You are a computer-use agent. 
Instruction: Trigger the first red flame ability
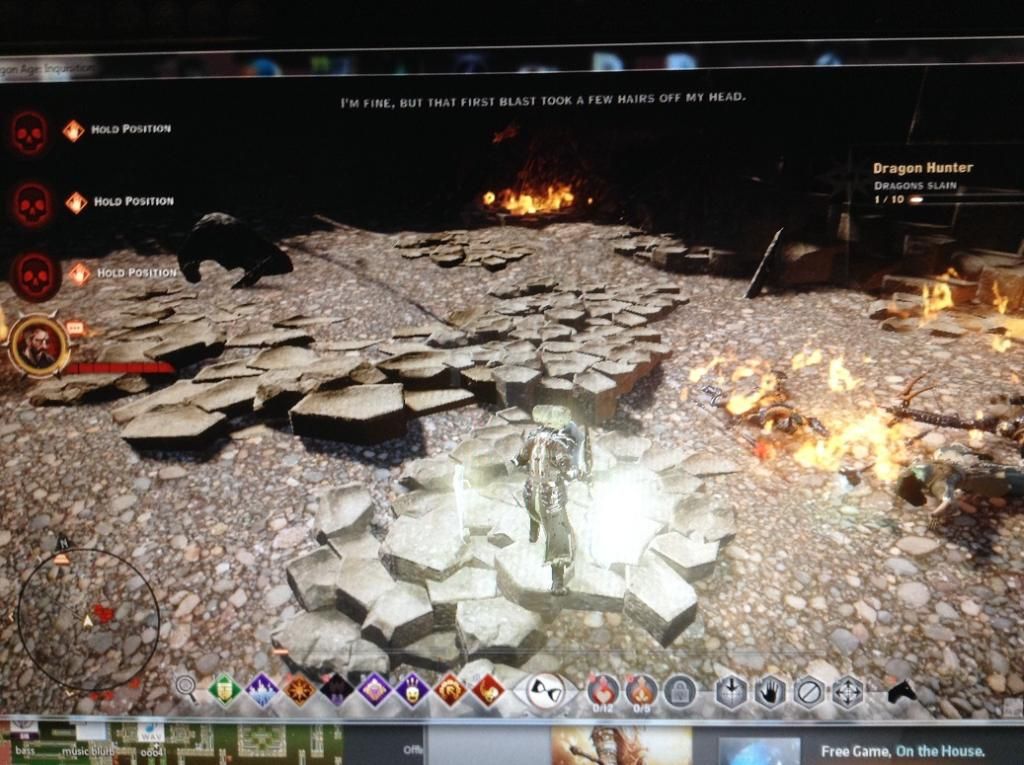tap(451, 690)
